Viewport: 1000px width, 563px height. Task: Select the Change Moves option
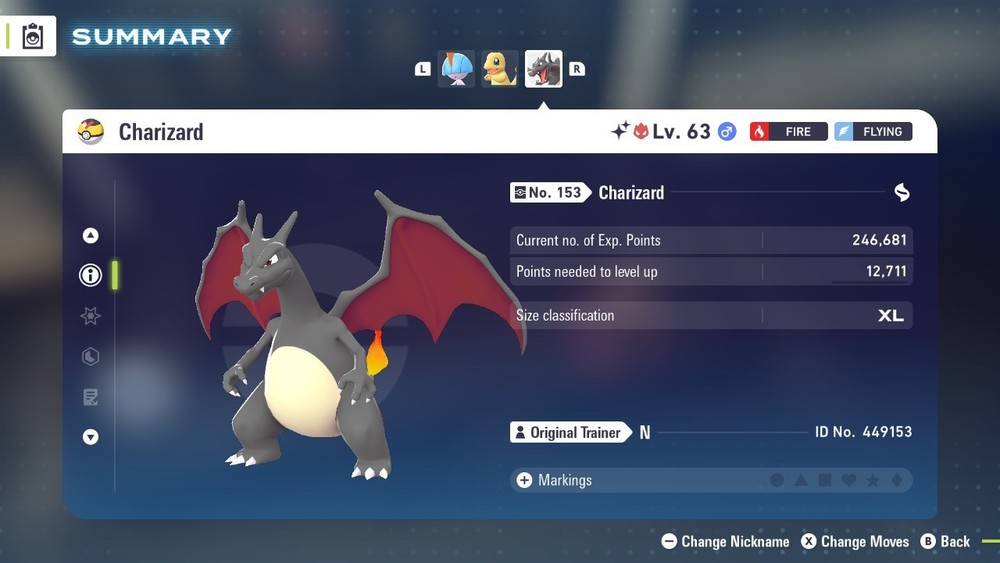point(855,542)
